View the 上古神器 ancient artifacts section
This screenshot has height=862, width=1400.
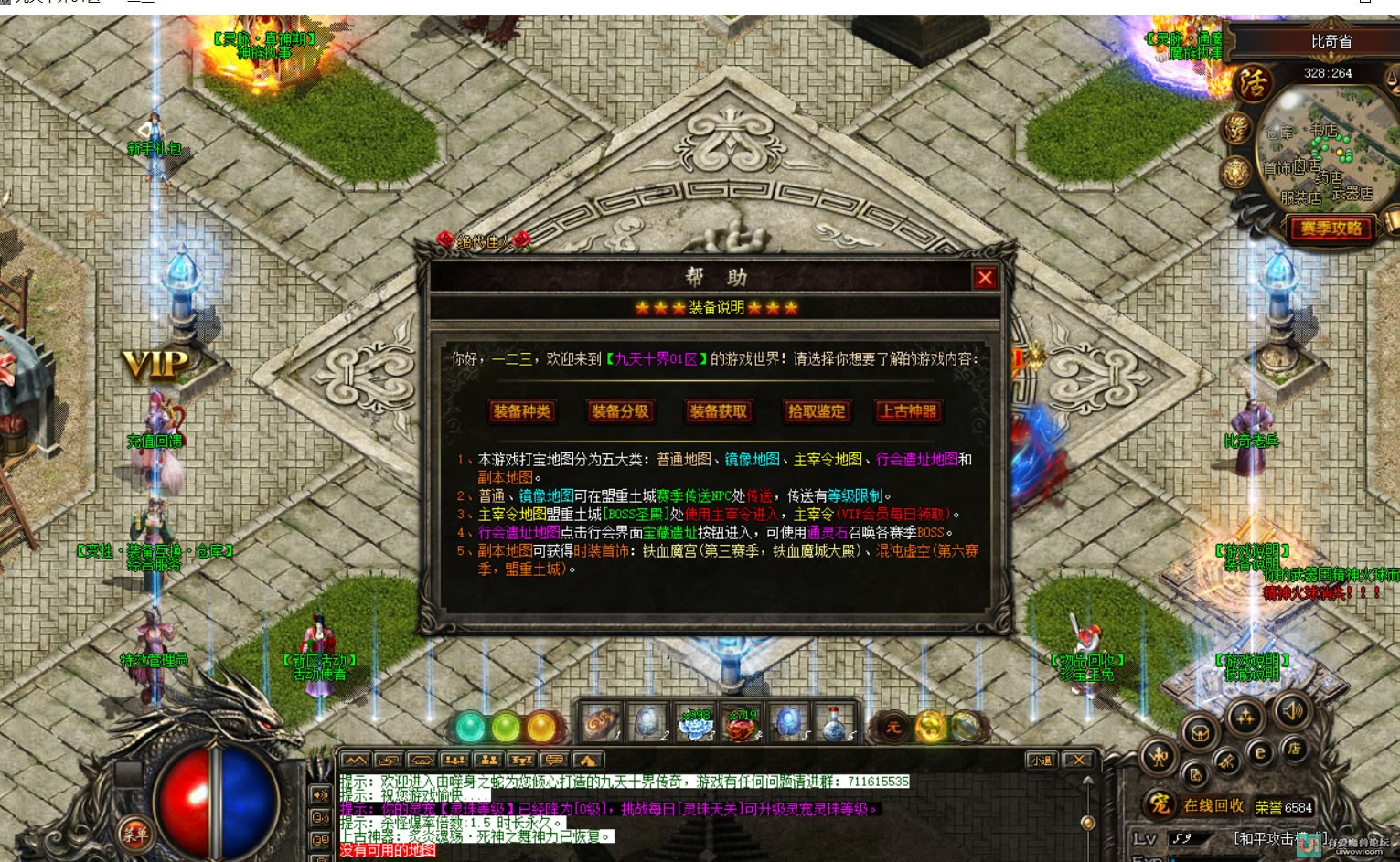[x=908, y=411]
